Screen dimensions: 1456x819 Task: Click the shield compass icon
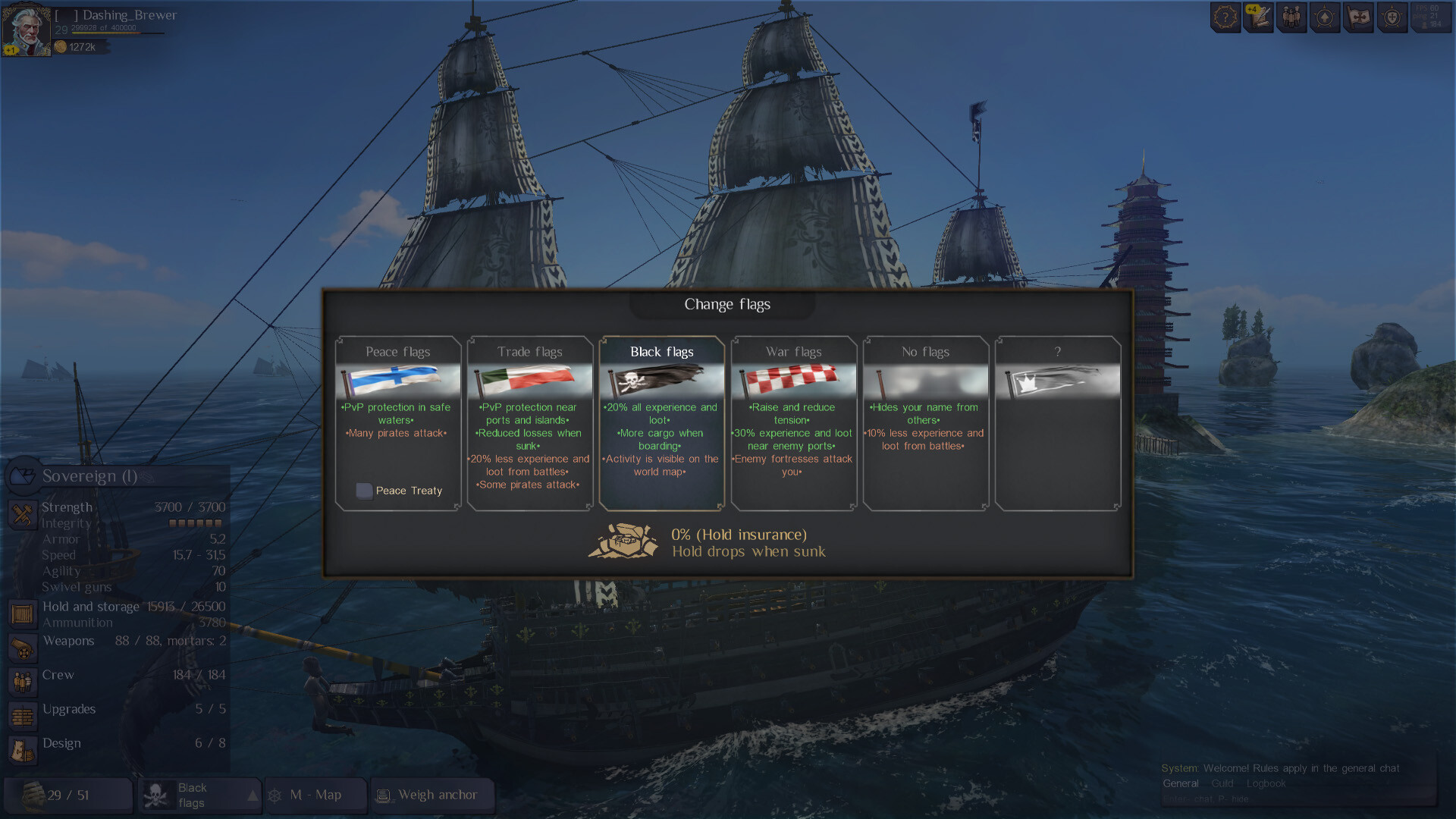coord(1392,17)
